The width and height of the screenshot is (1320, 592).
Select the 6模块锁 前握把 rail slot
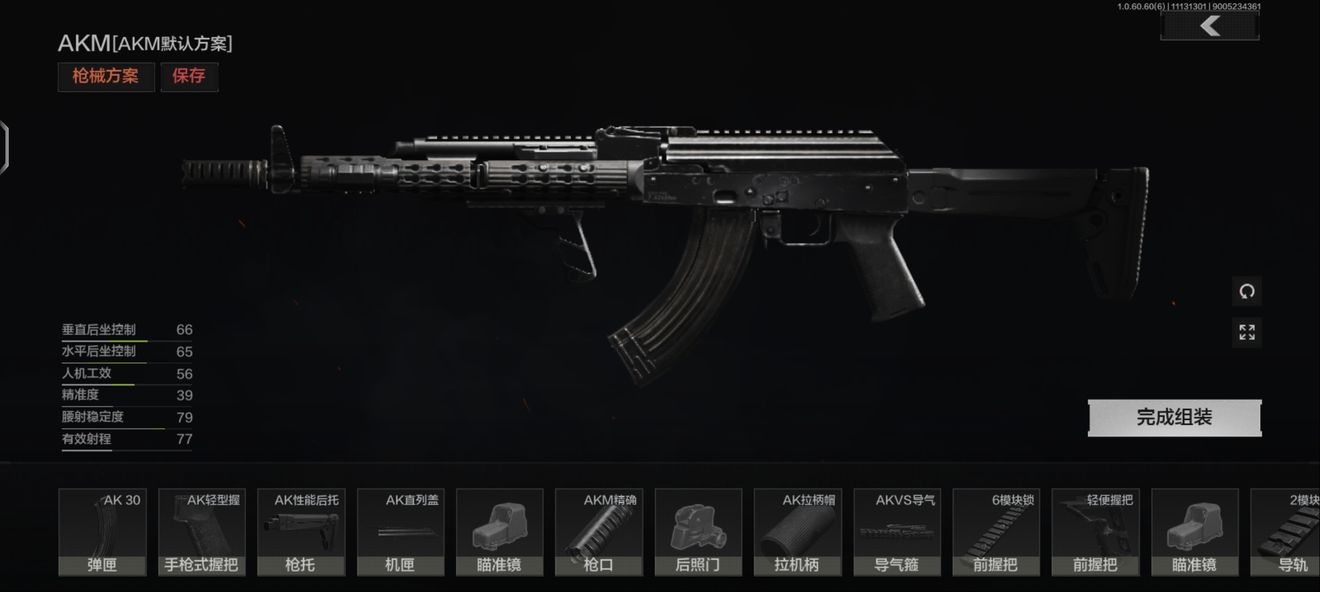[996, 532]
